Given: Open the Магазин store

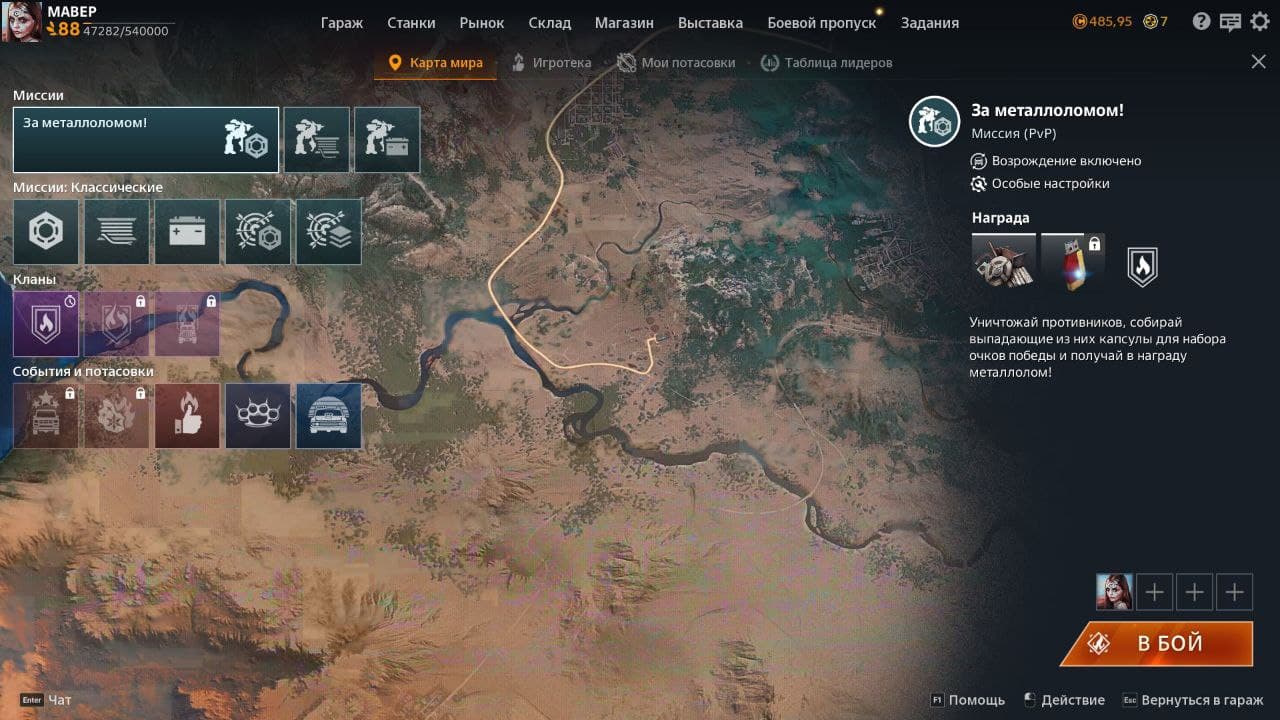Looking at the screenshot, I should (x=624, y=22).
